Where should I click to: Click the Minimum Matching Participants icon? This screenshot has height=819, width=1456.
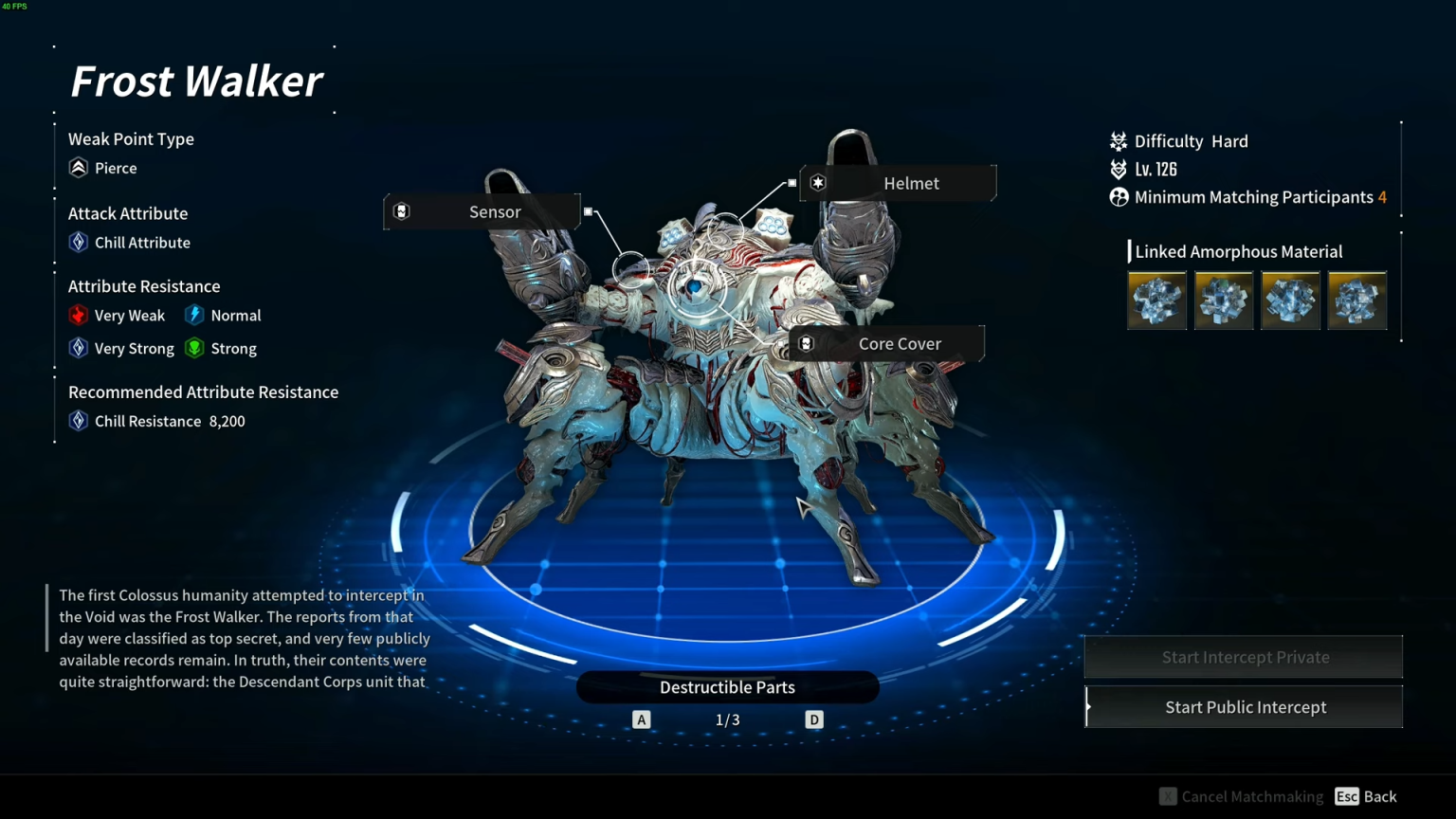1118,197
